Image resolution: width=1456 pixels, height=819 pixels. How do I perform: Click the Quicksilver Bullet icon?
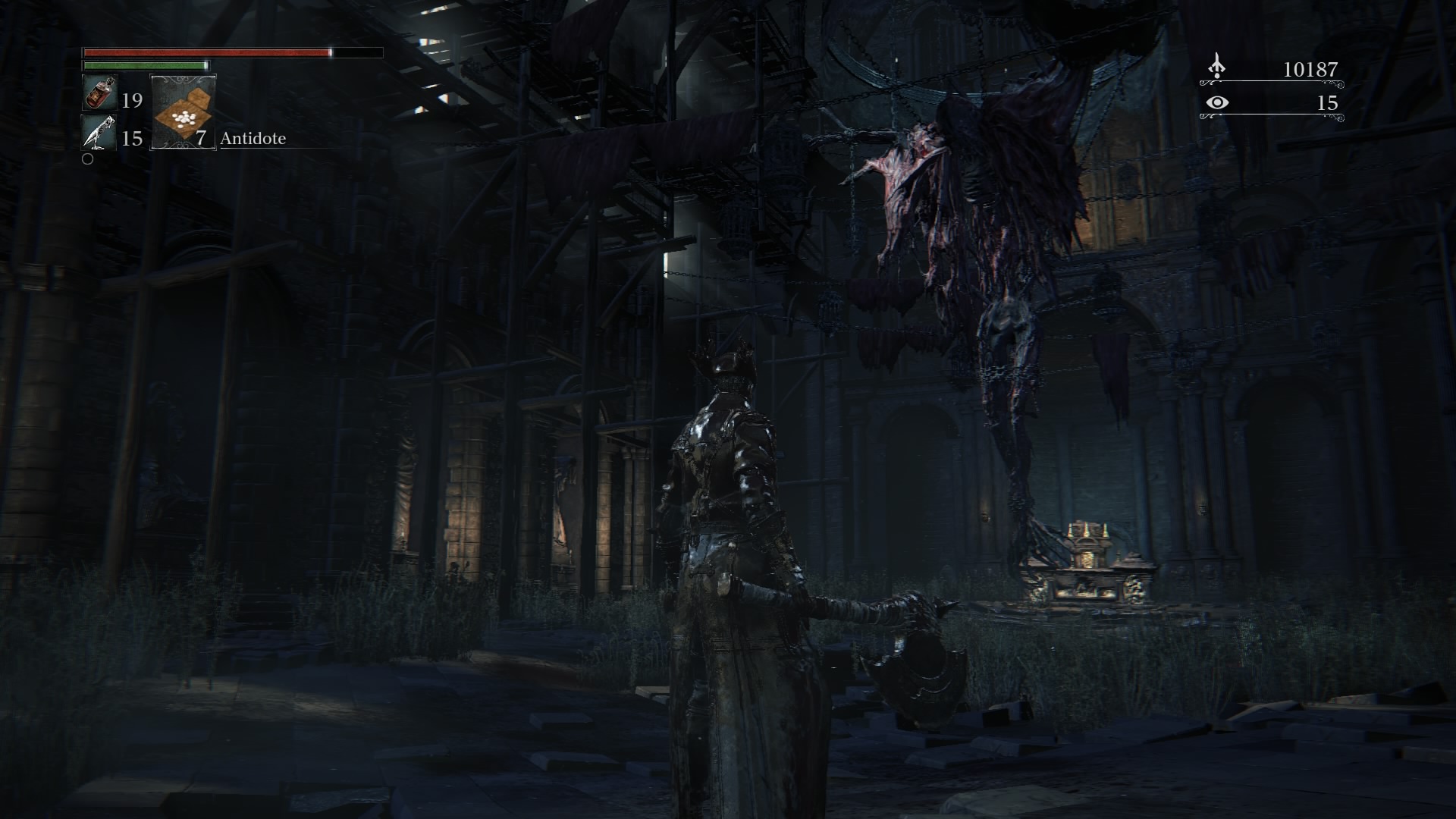99,133
